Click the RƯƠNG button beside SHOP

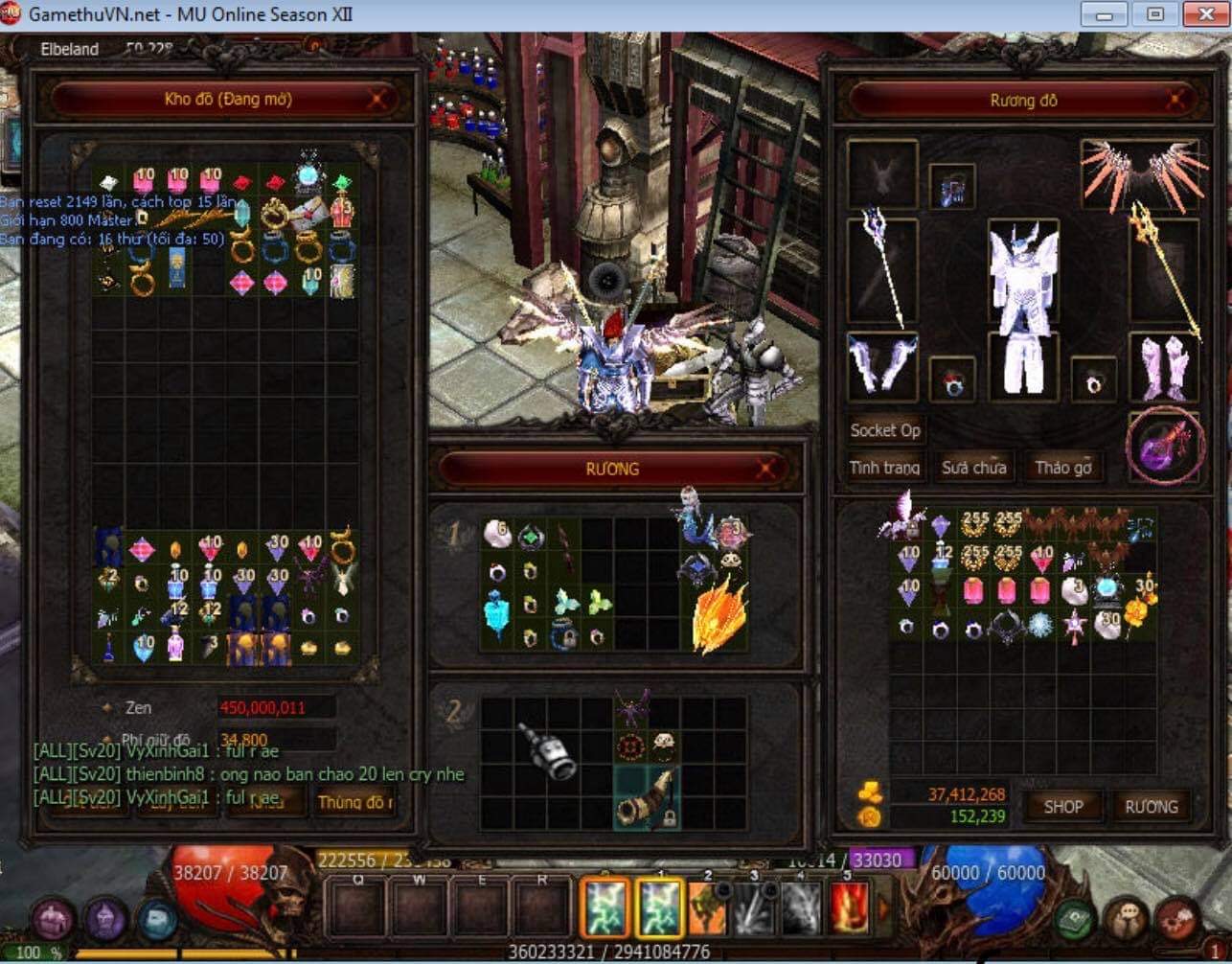tap(1152, 807)
